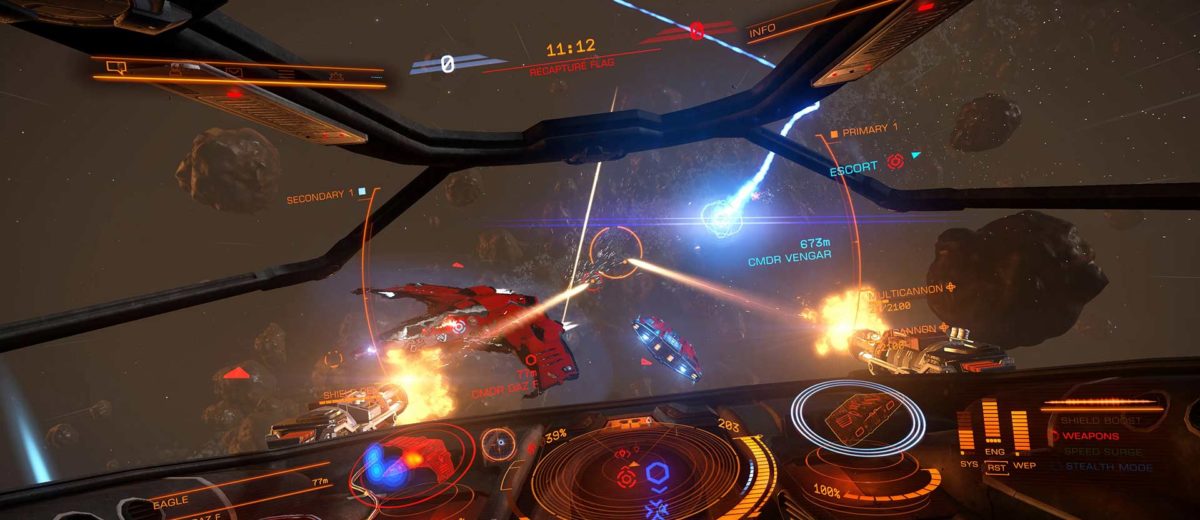Open the envelope inbox icon

[233, 71]
